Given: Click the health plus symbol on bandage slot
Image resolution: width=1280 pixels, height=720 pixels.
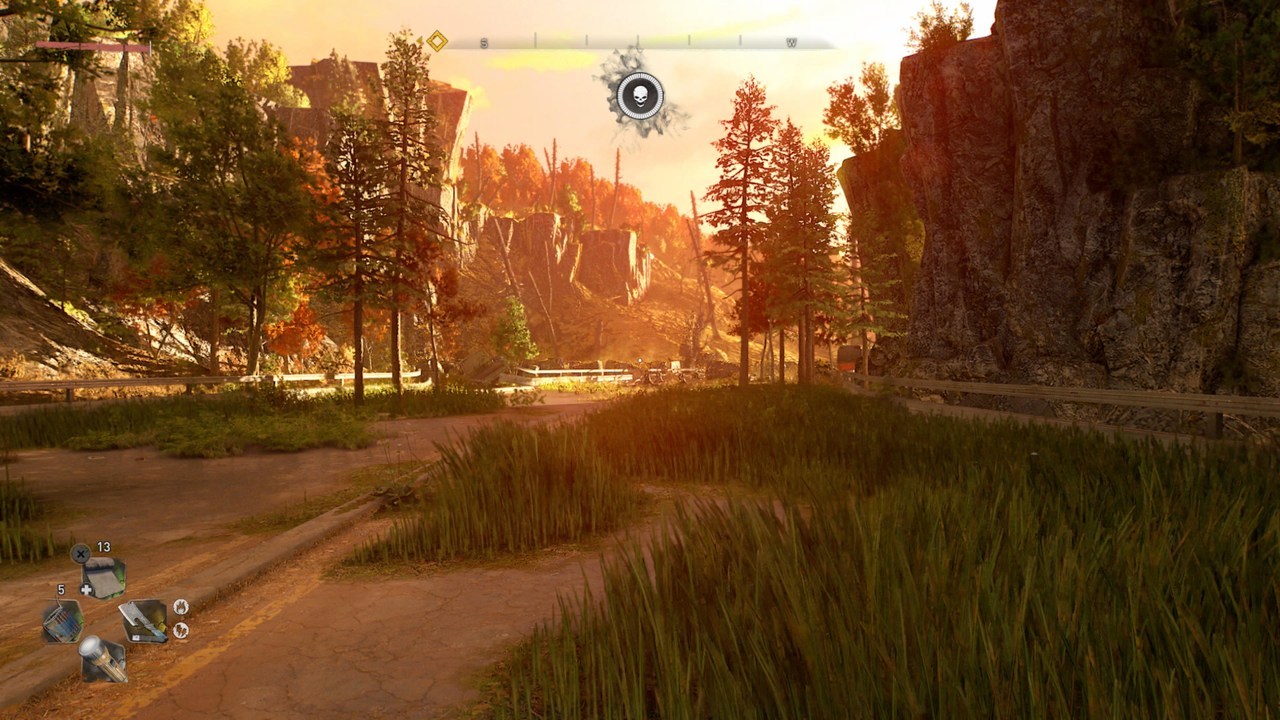Looking at the screenshot, I should pos(87,589).
